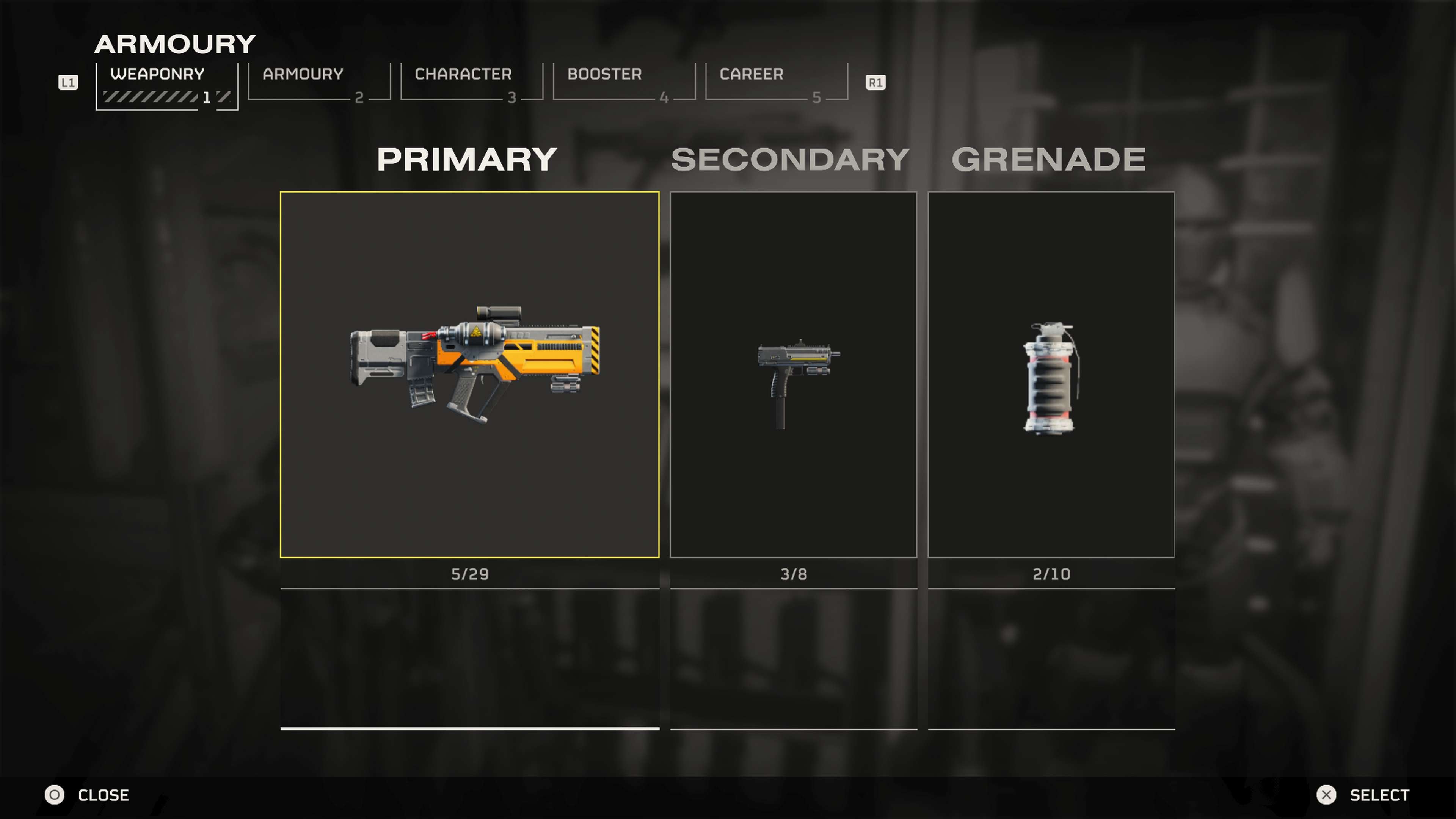Select the secondary machine pistol slot
This screenshot has width=1456, height=819.
click(793, 374)
